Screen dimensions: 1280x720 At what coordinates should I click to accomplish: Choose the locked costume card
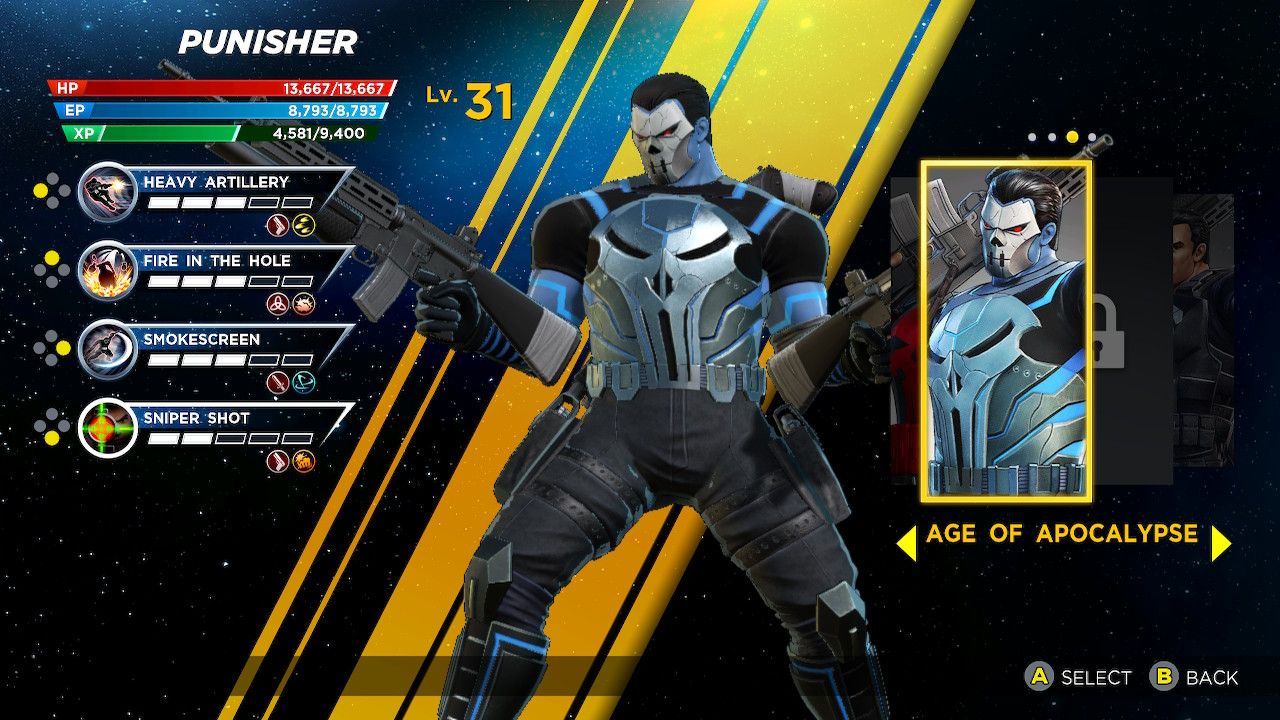pos(1130,330)
